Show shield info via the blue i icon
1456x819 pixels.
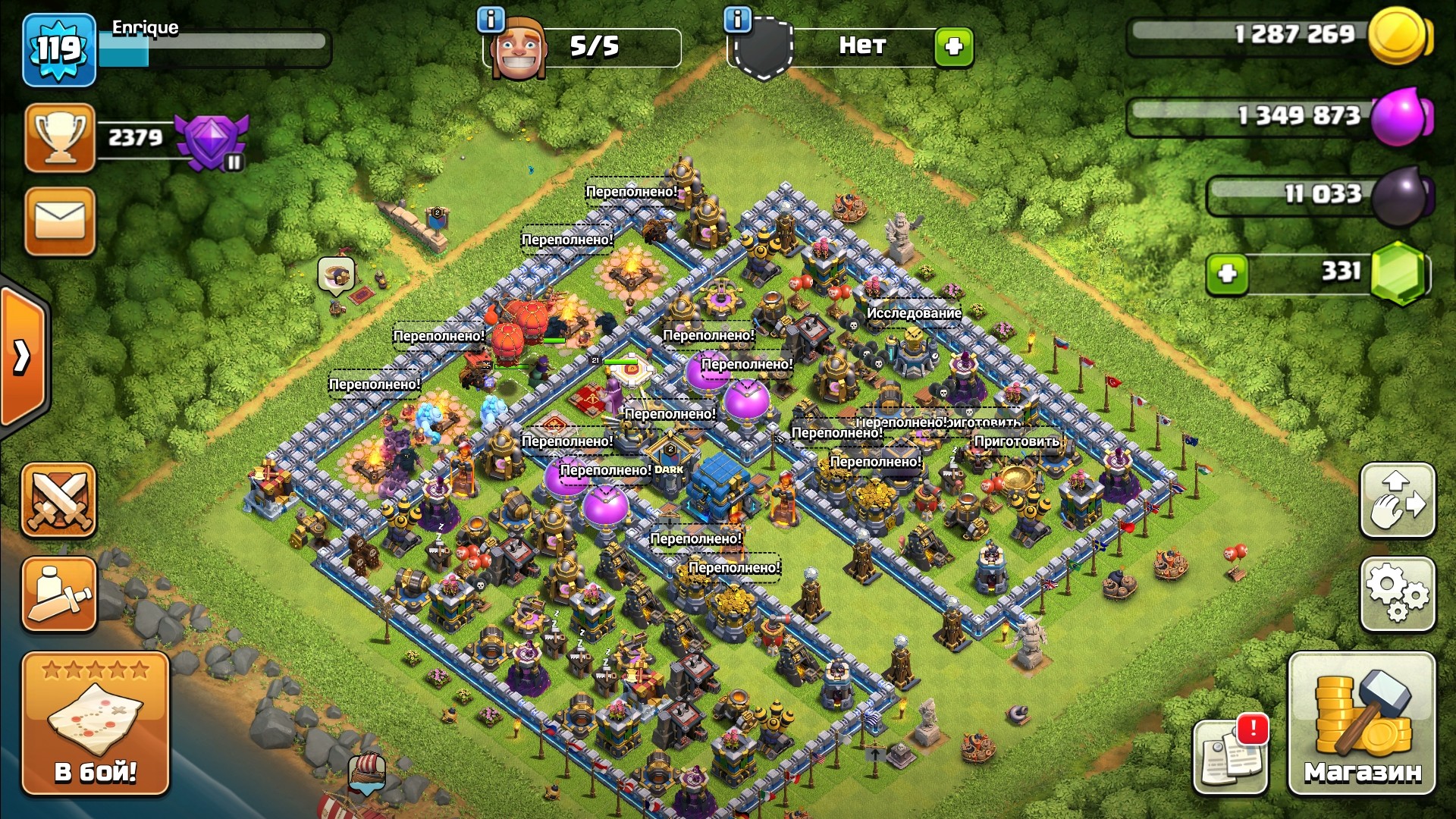tap(737, 19)
